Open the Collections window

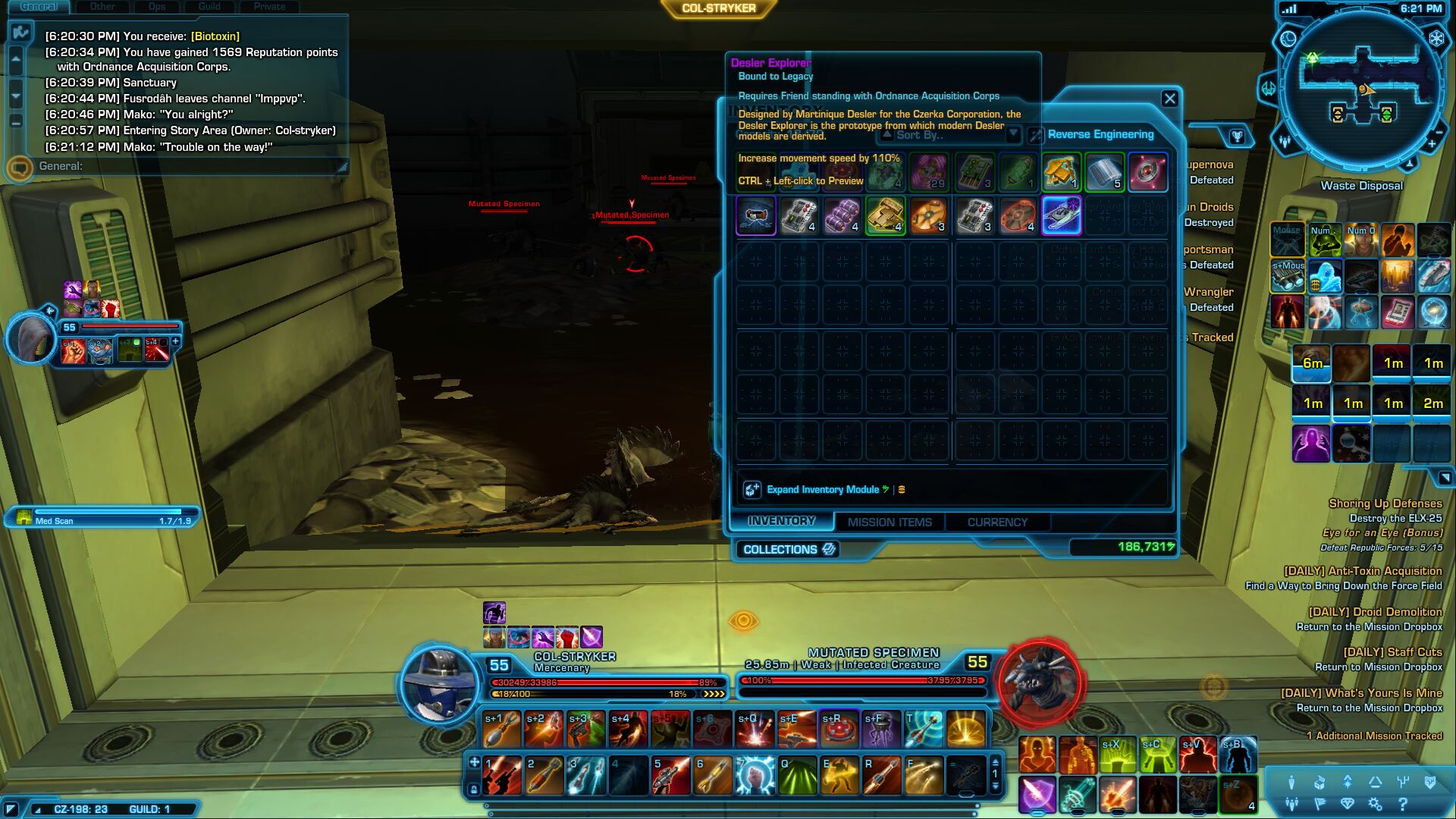click(789, 549)
